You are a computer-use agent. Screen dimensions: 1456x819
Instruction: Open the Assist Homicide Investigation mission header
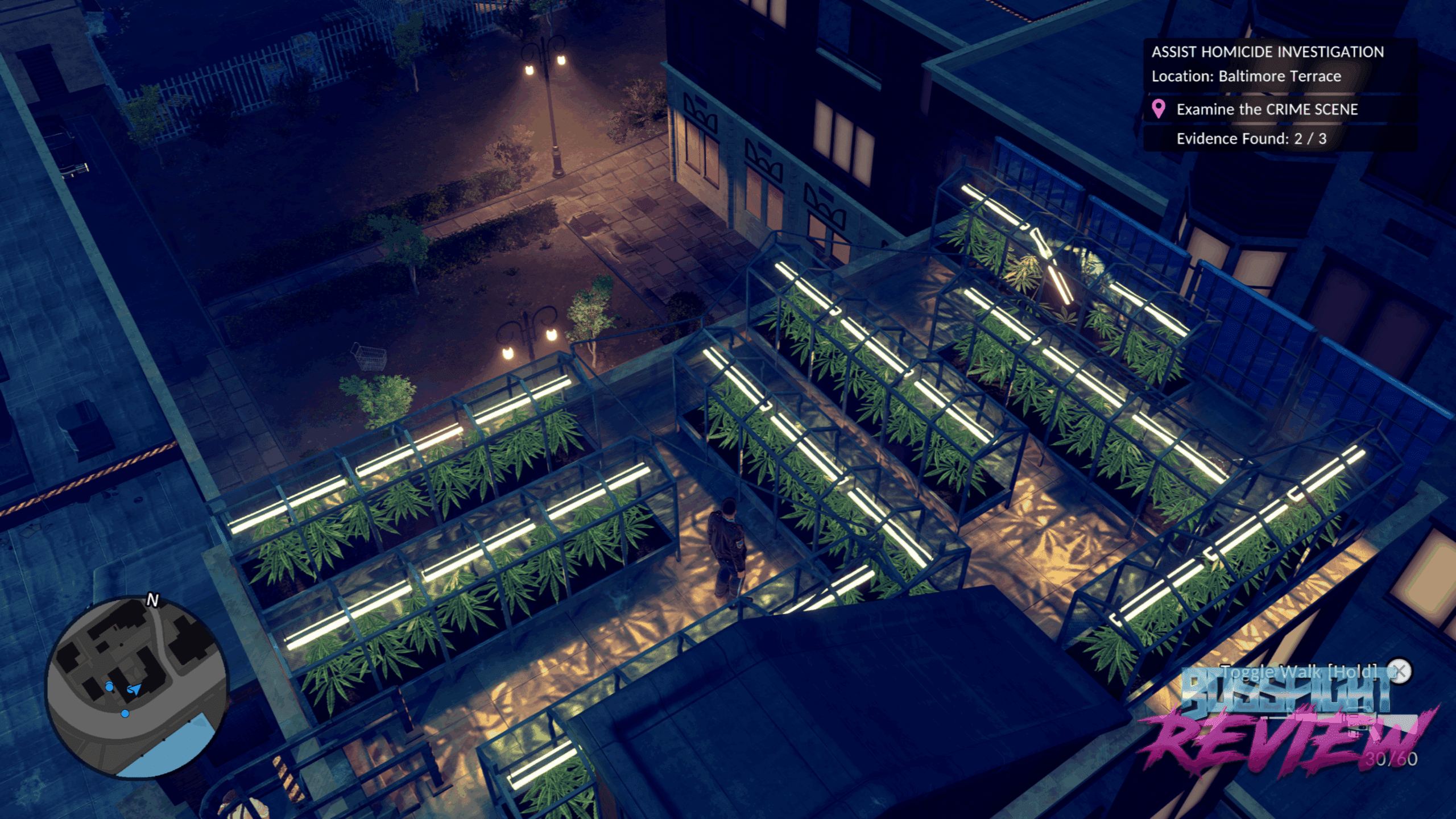click(1267, 52)
